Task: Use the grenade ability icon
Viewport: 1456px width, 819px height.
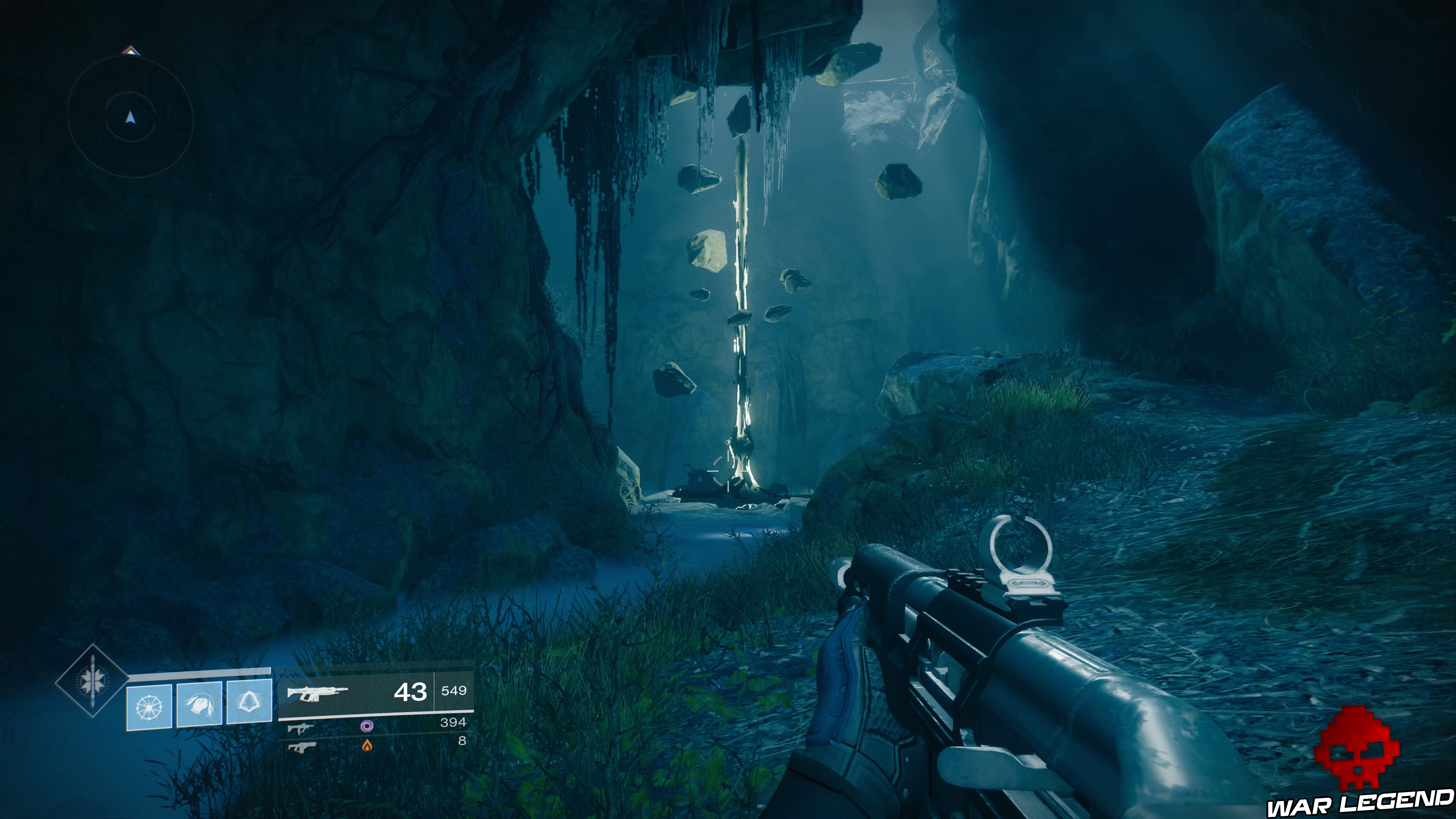Action: [x=149, y=705]
